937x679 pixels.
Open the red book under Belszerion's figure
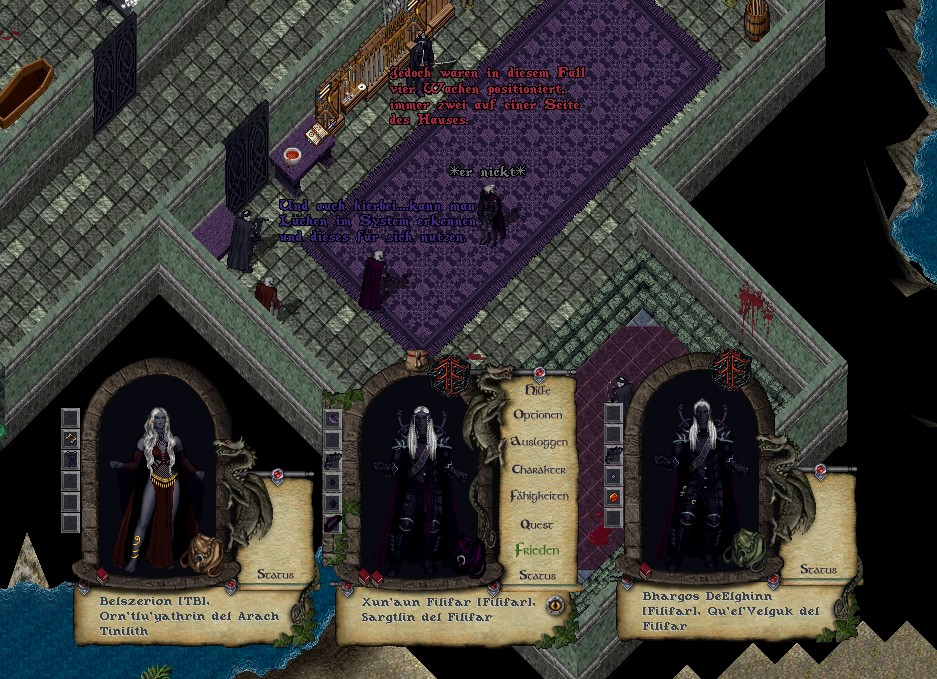pyautogui.click(x=102, y=575)
